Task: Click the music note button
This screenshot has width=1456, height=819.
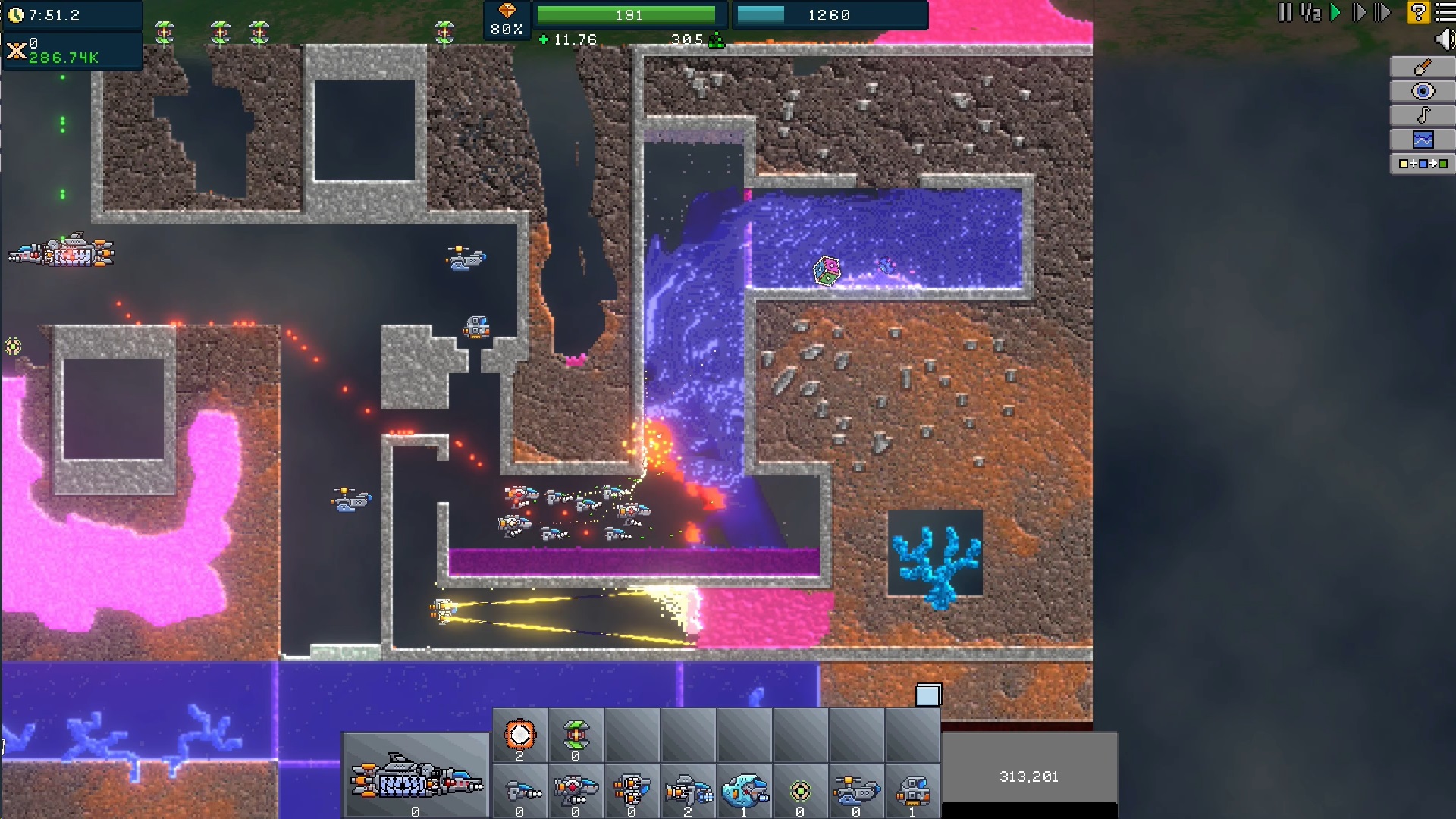Action: 1423,115
